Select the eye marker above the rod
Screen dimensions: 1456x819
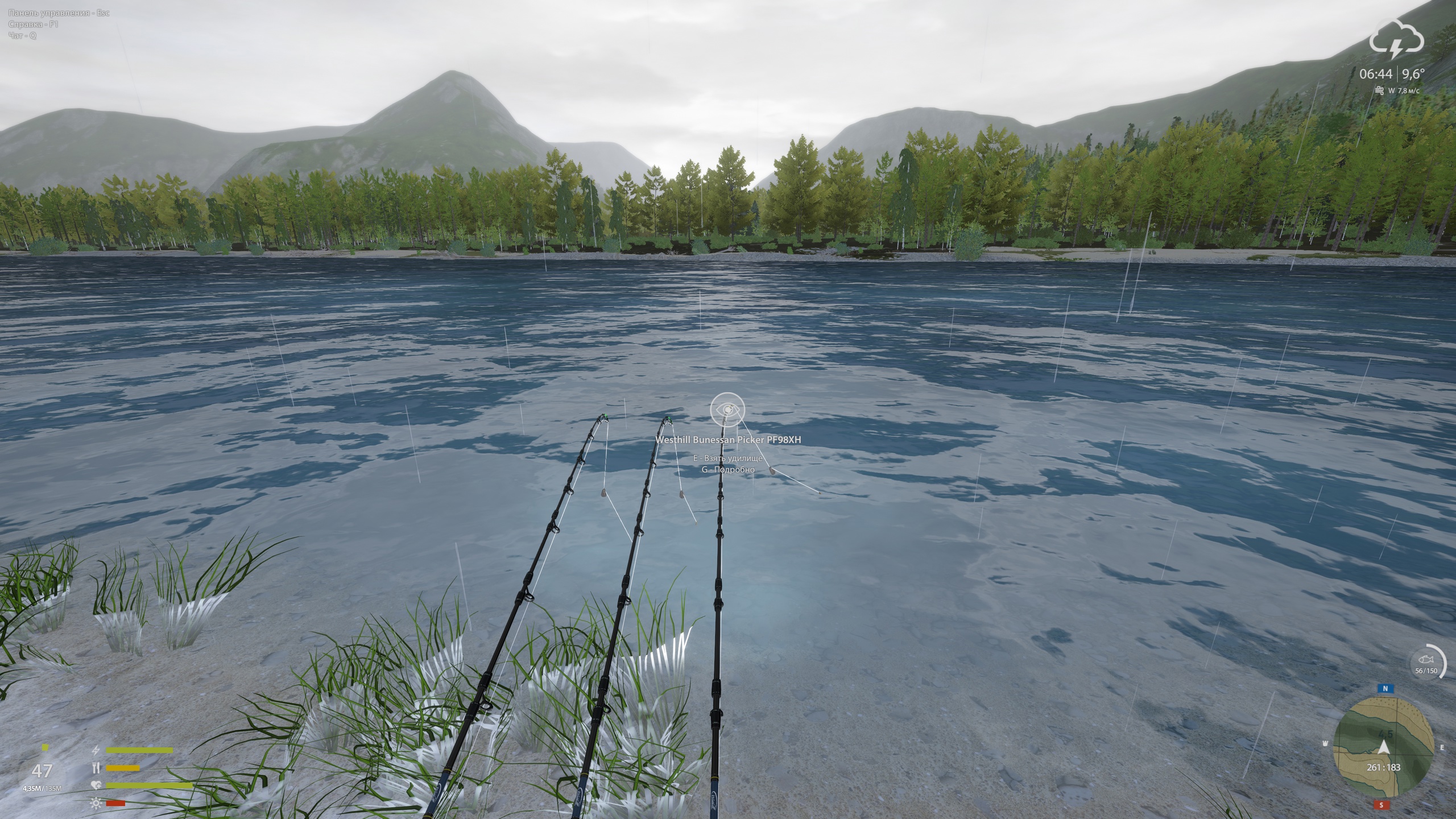tap(727, 409)
